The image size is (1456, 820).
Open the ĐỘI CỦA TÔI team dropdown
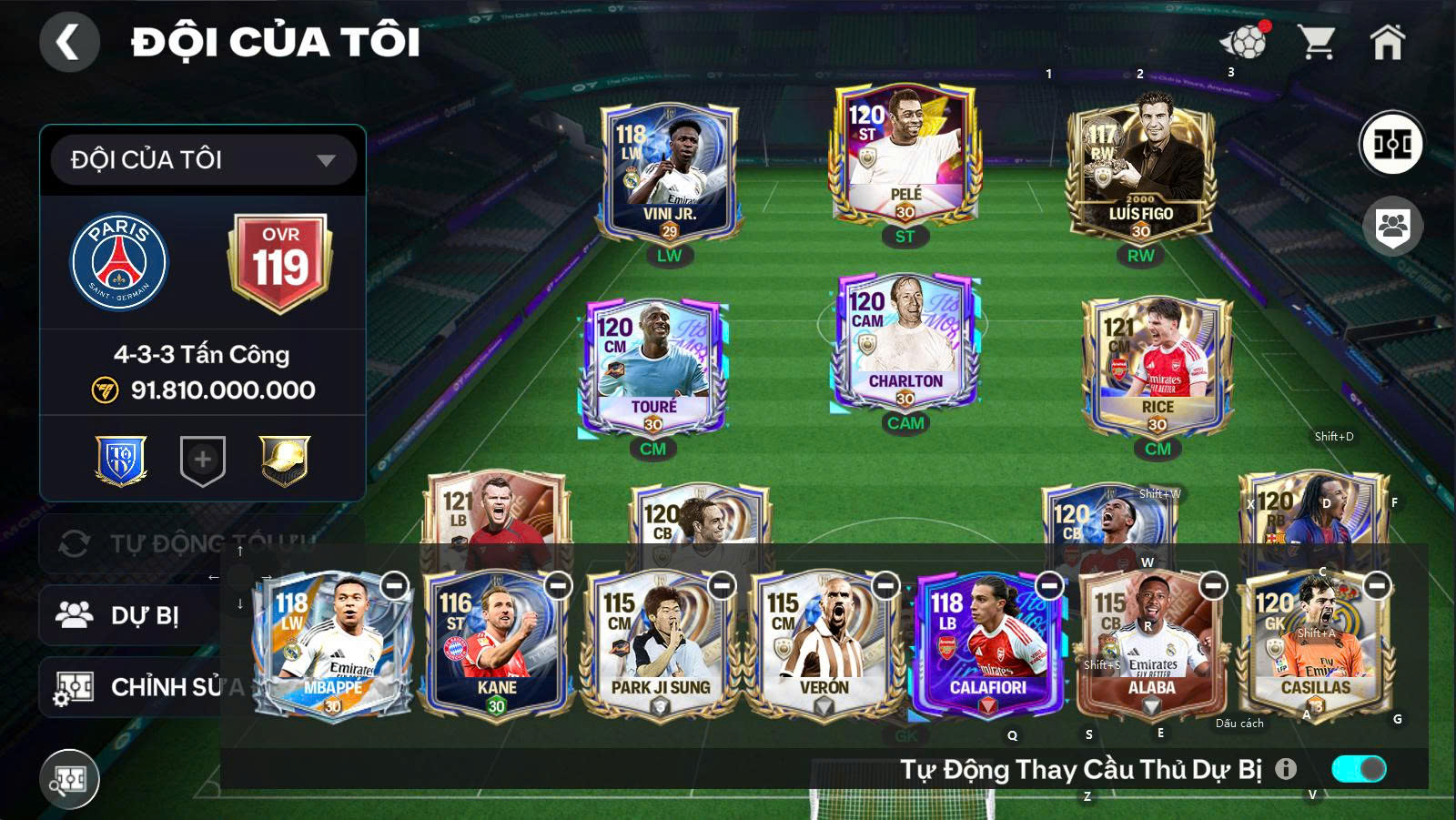pos(202,159)
